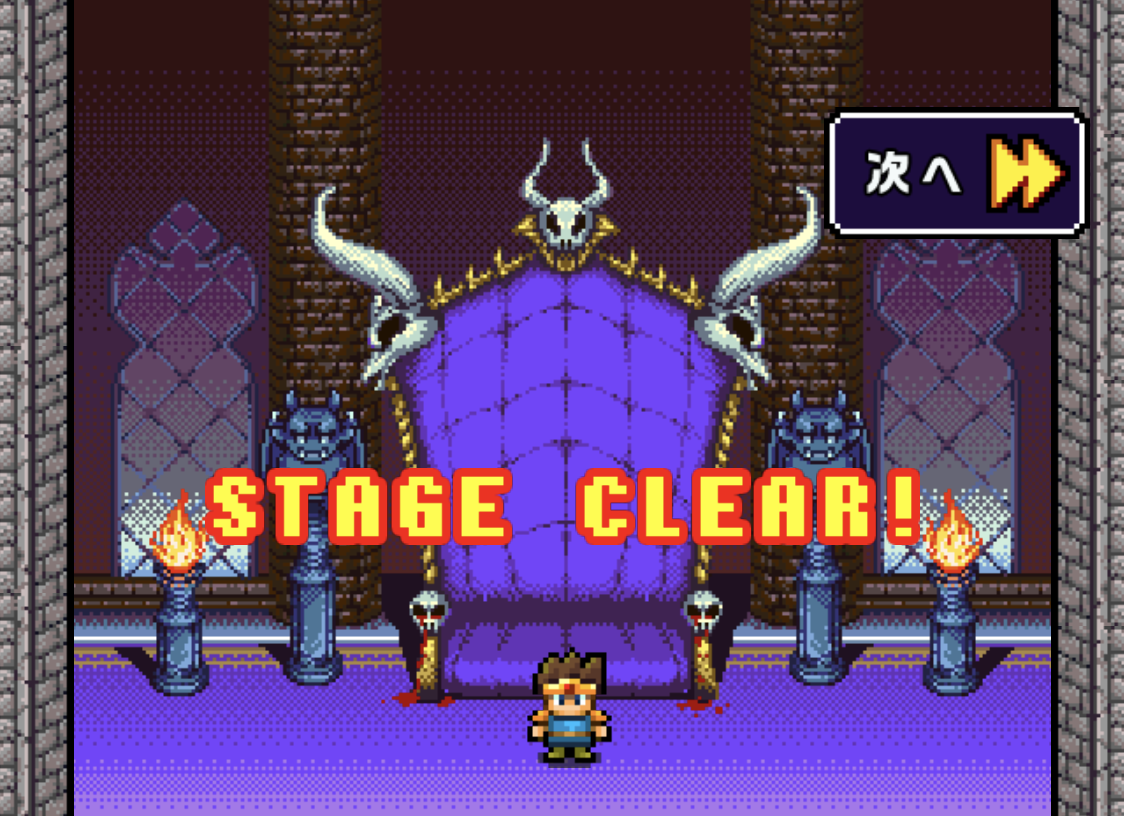Continue with the 次へ next button
Image resolution: width=1124 pixels, height=816 pixels.
957,174
